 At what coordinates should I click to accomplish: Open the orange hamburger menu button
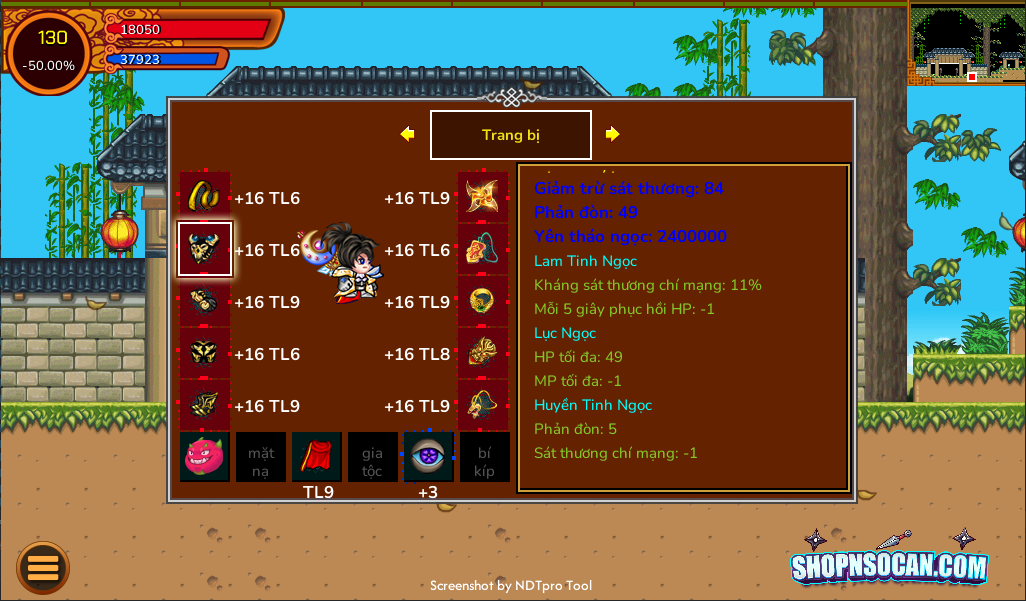click(x=43, y=568)
